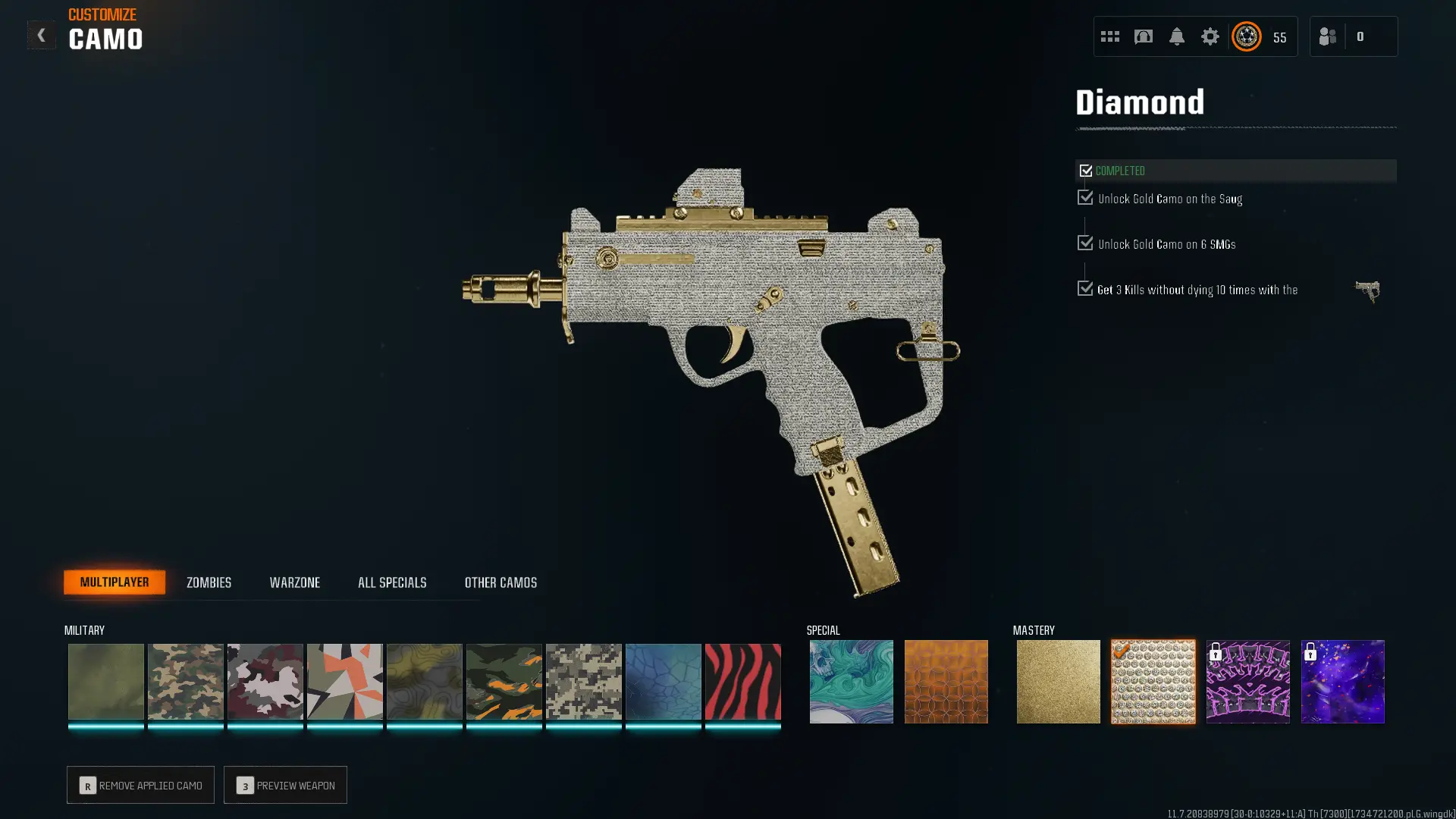
Task: Select the Gold mastery camo
Action: (x=1058, y=682)
